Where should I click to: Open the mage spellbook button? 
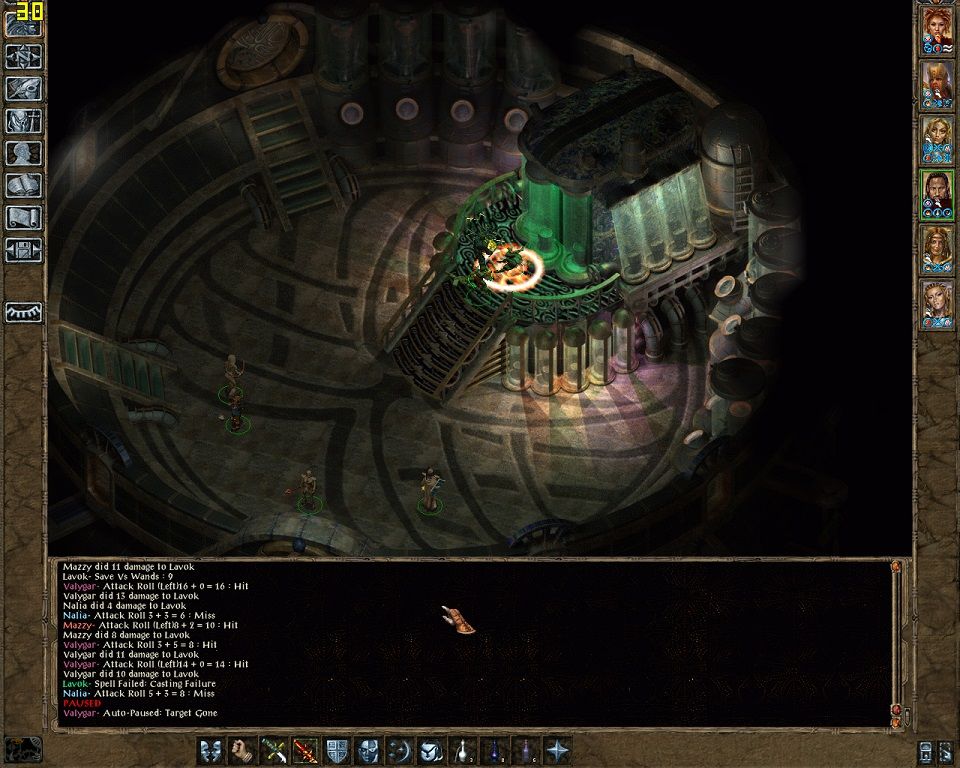pyautogui.click(x=23, y=185)
